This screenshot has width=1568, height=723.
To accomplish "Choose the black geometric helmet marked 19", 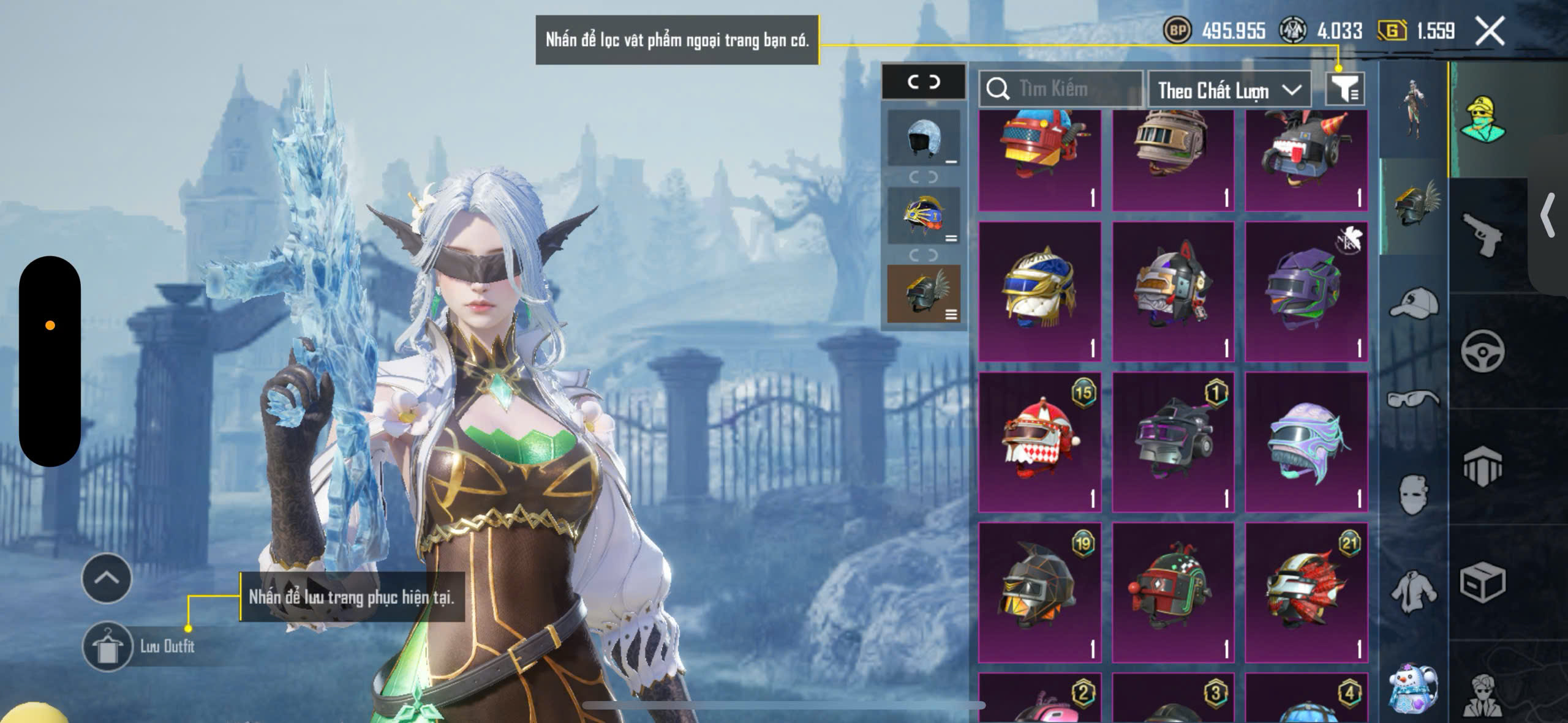I will click(x=1040, y=591).
